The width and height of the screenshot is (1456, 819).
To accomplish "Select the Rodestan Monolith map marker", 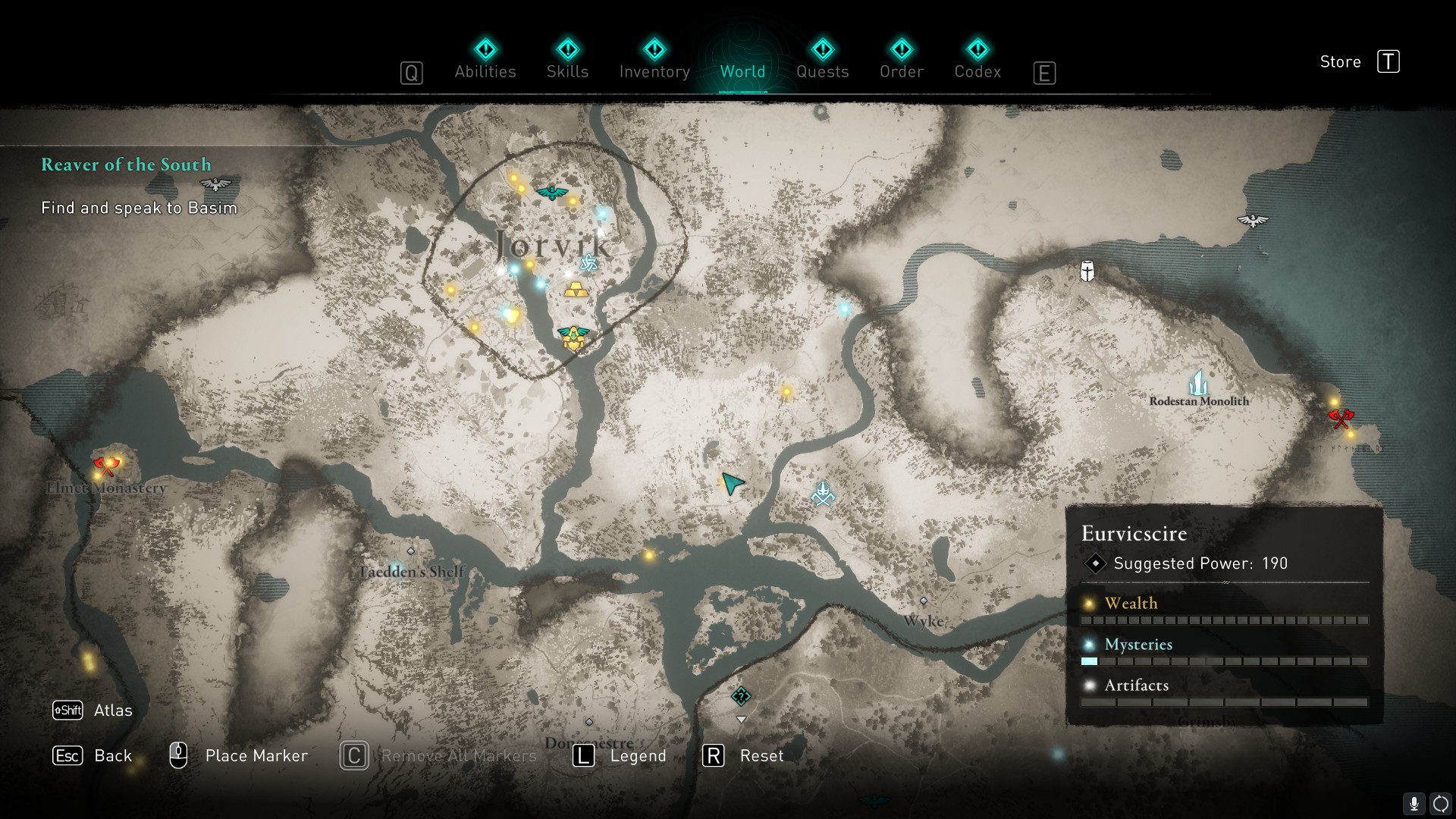I will point(1198,384).
